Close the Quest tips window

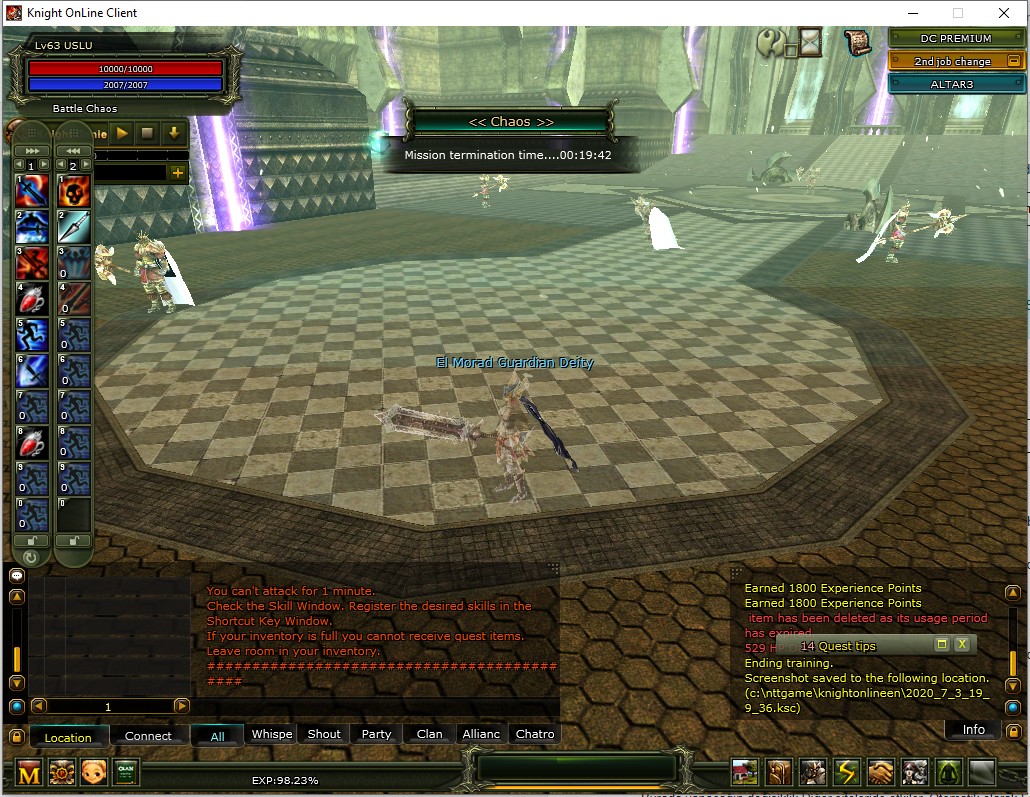click(961, 645)
